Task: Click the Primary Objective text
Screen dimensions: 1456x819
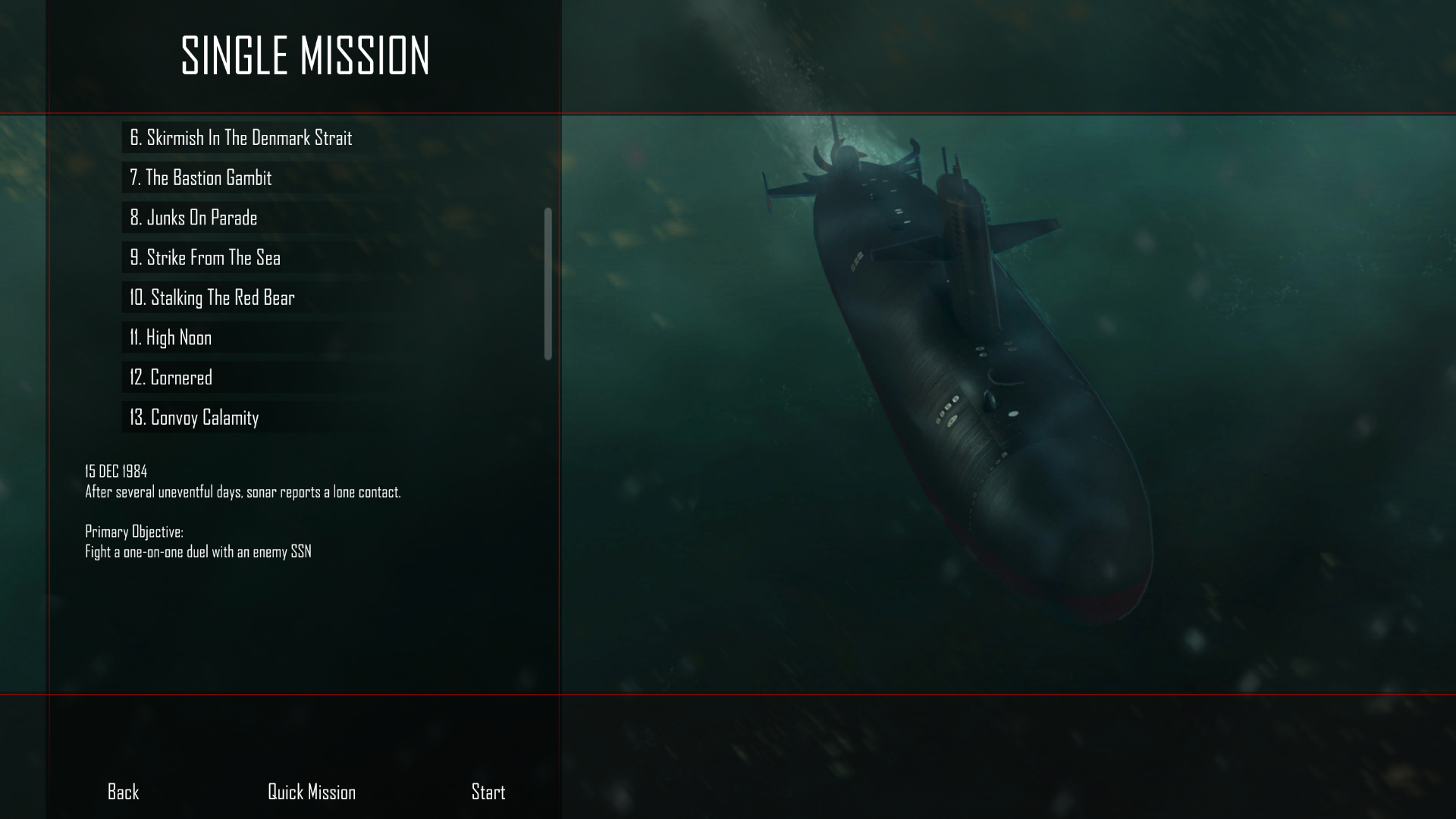Action: [x=135, y=532]
